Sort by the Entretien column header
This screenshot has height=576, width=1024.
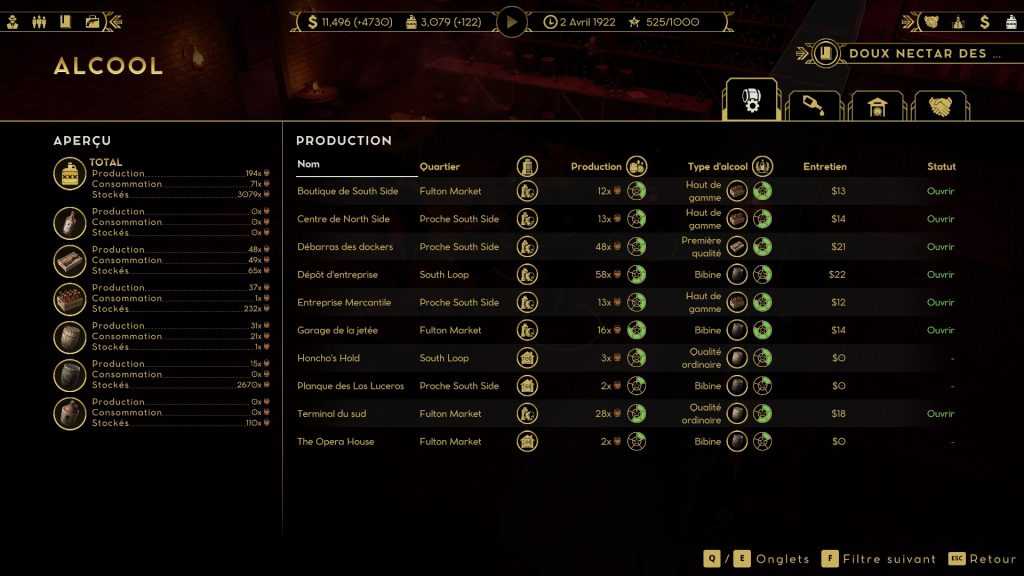[824, 167]
